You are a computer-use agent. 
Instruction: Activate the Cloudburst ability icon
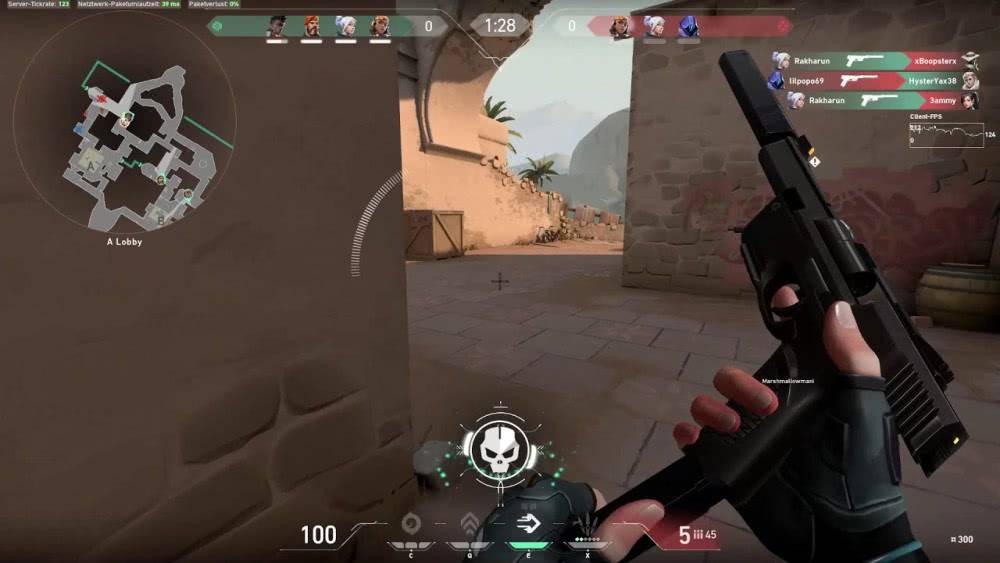click(x=410, y=524)
